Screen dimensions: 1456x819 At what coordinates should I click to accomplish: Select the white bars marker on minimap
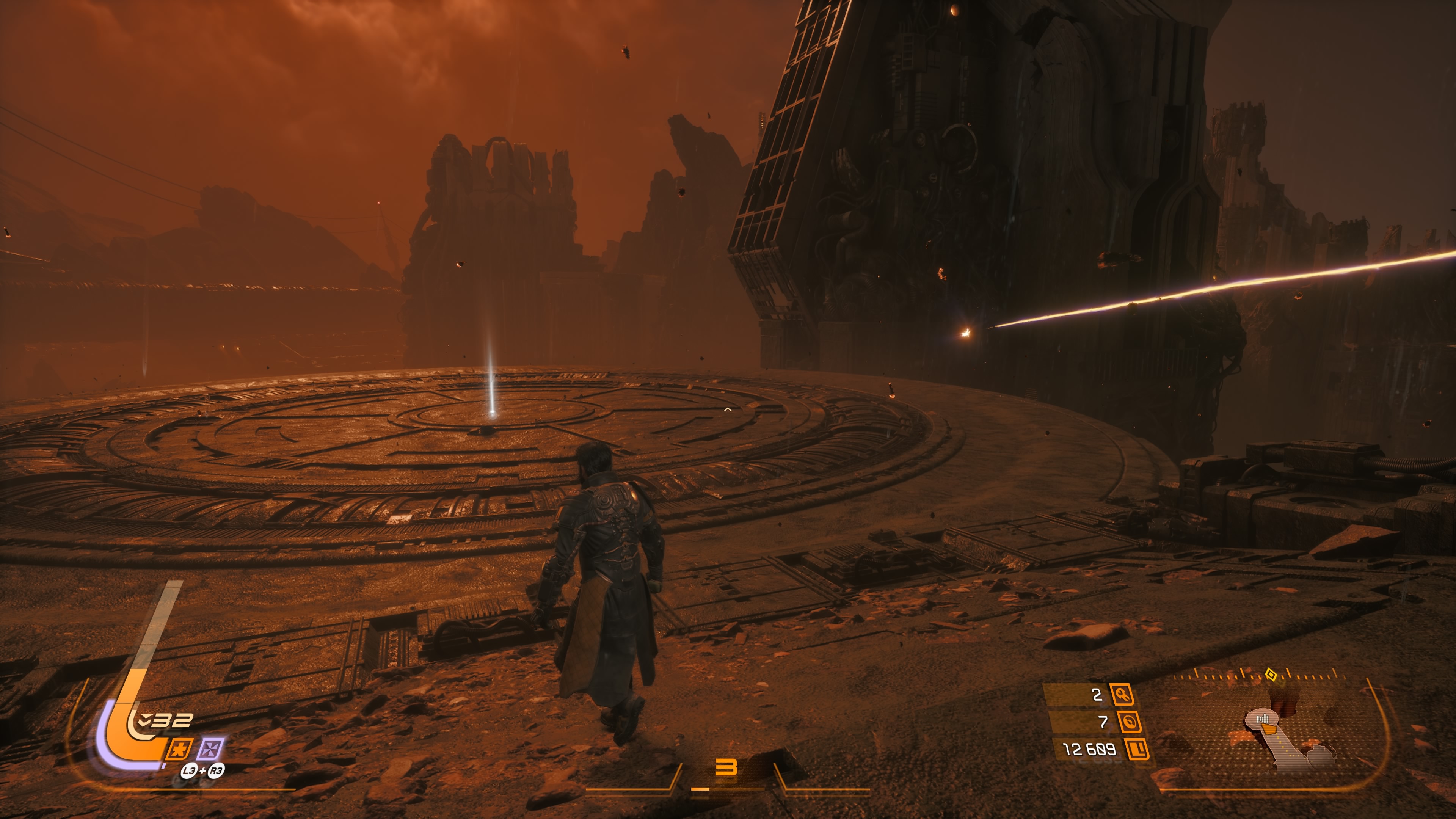point(1262,719)
